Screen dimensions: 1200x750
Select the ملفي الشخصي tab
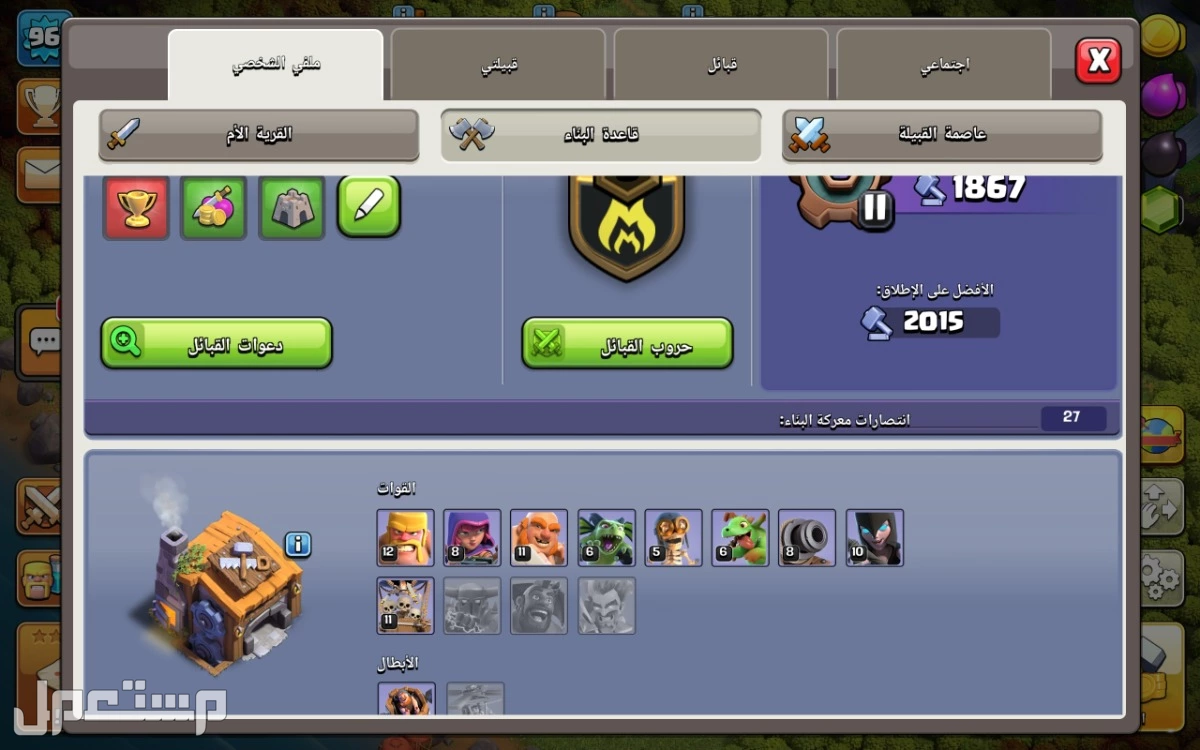275,65
